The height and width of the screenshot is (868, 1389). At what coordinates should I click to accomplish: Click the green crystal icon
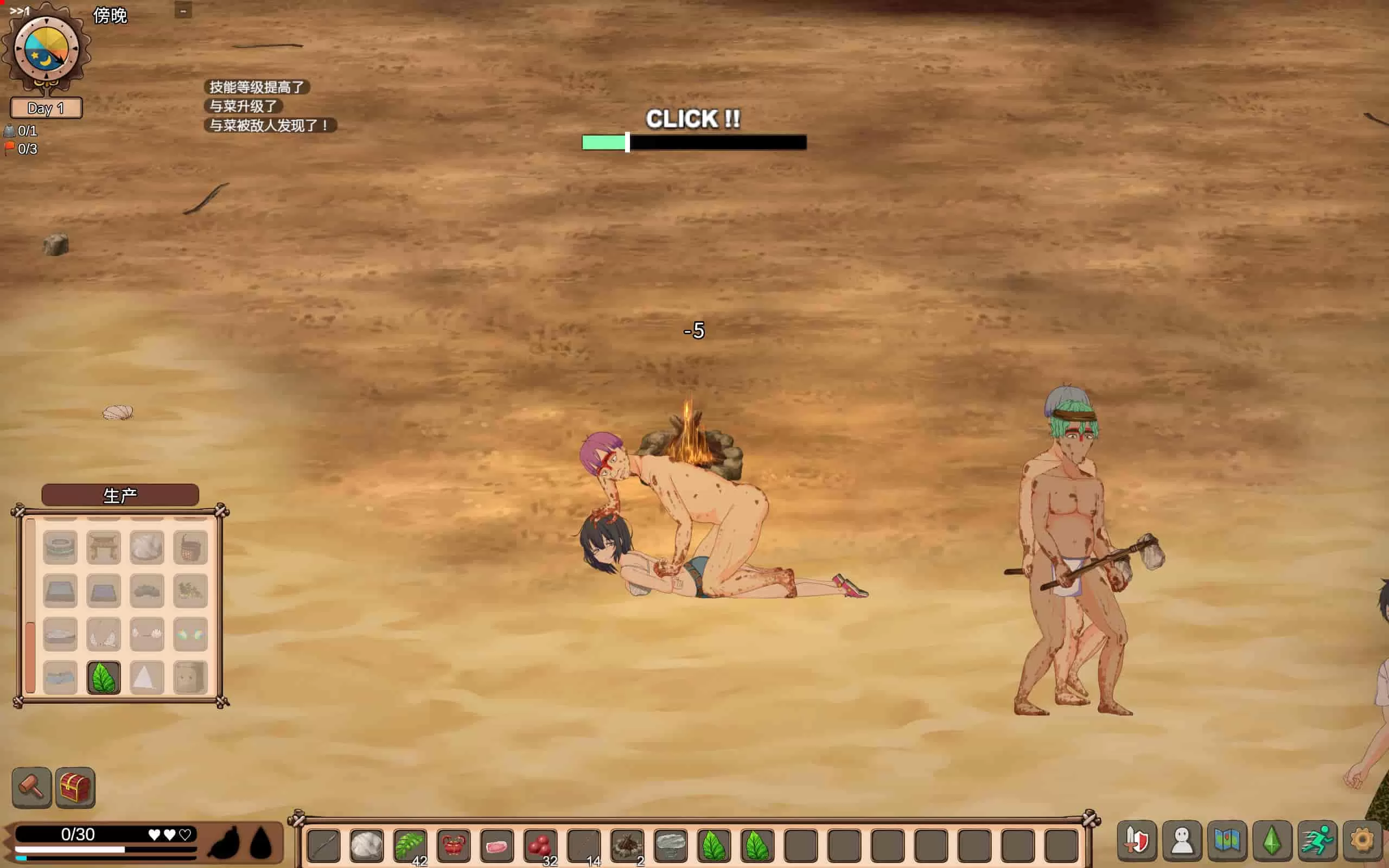(1272, 840)
